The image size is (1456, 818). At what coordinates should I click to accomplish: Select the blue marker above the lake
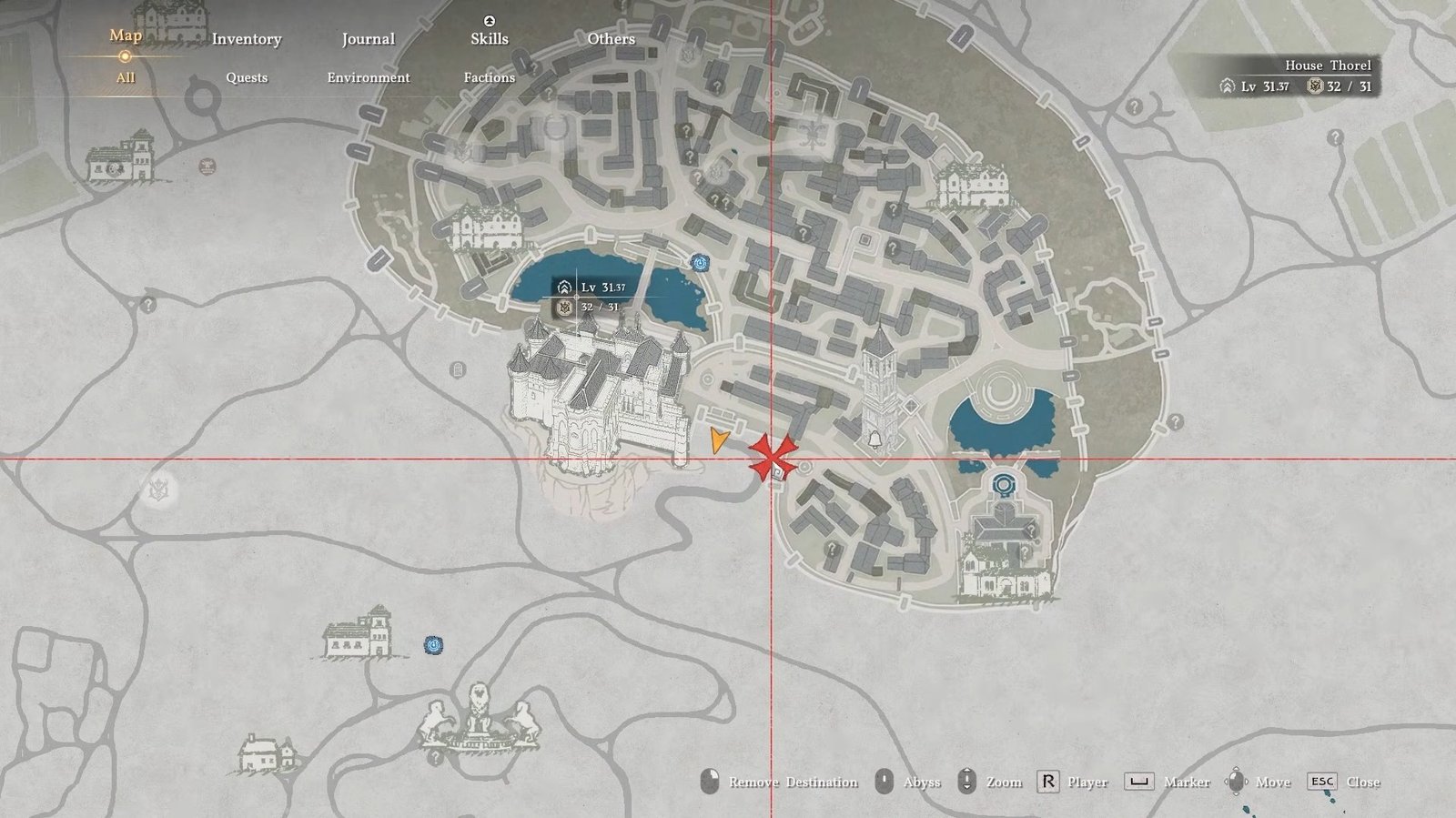[x=700, y=263]
